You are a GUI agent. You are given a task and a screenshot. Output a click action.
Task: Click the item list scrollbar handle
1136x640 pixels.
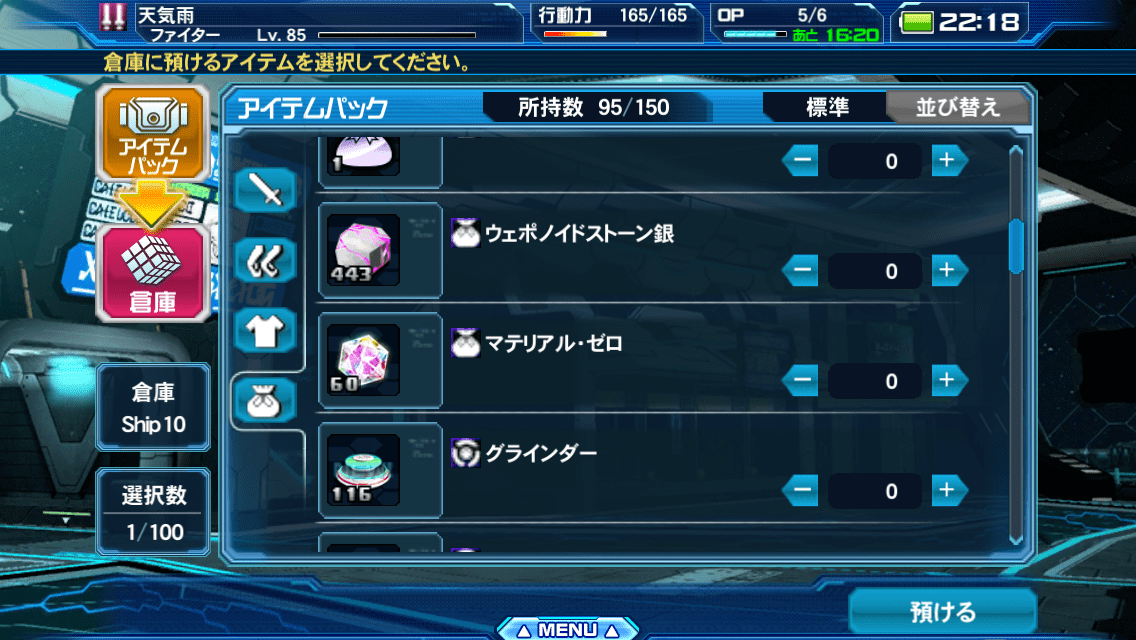click(1016, 245)
